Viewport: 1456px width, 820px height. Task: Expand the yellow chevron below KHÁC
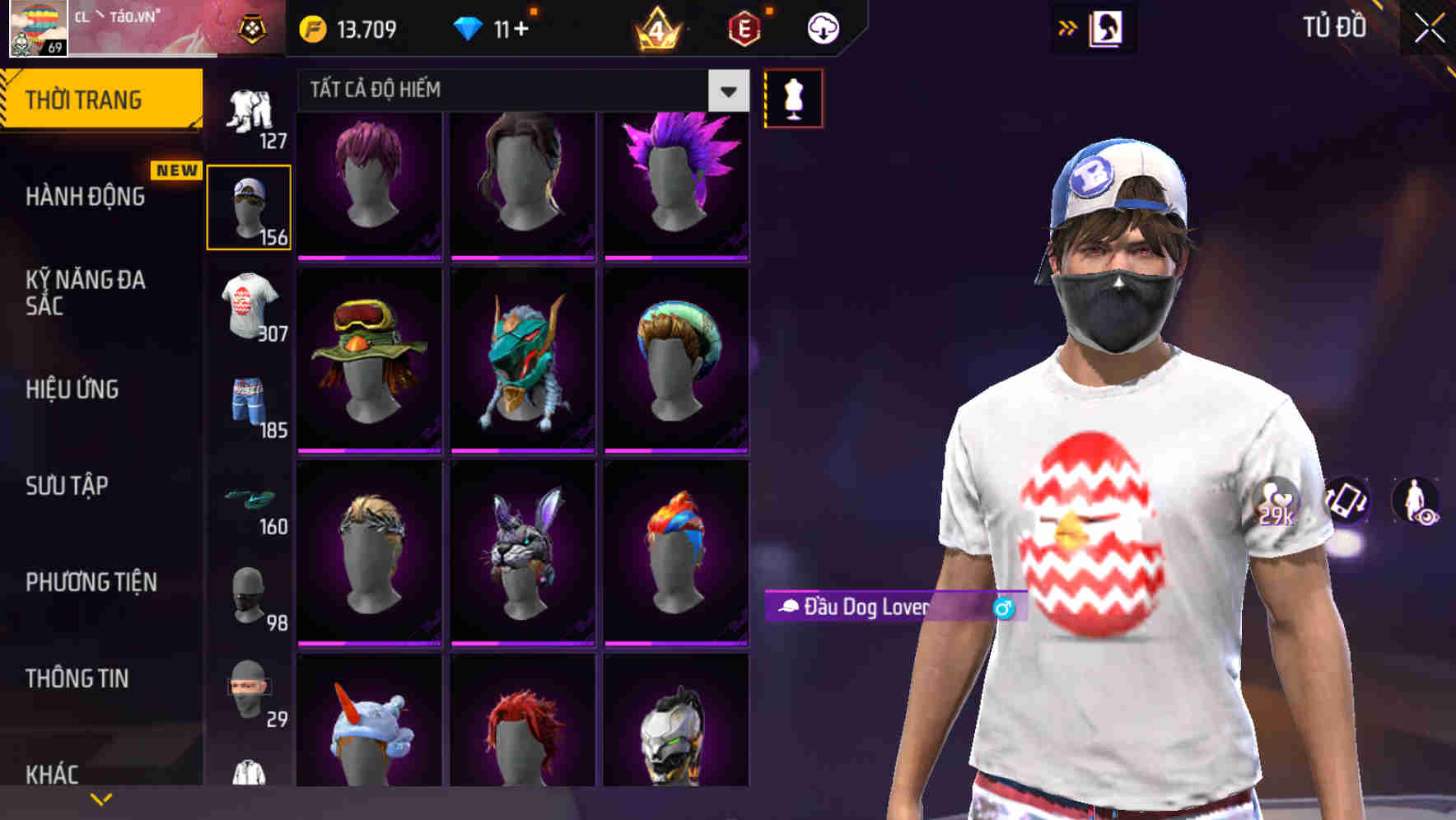click(99, 798)
